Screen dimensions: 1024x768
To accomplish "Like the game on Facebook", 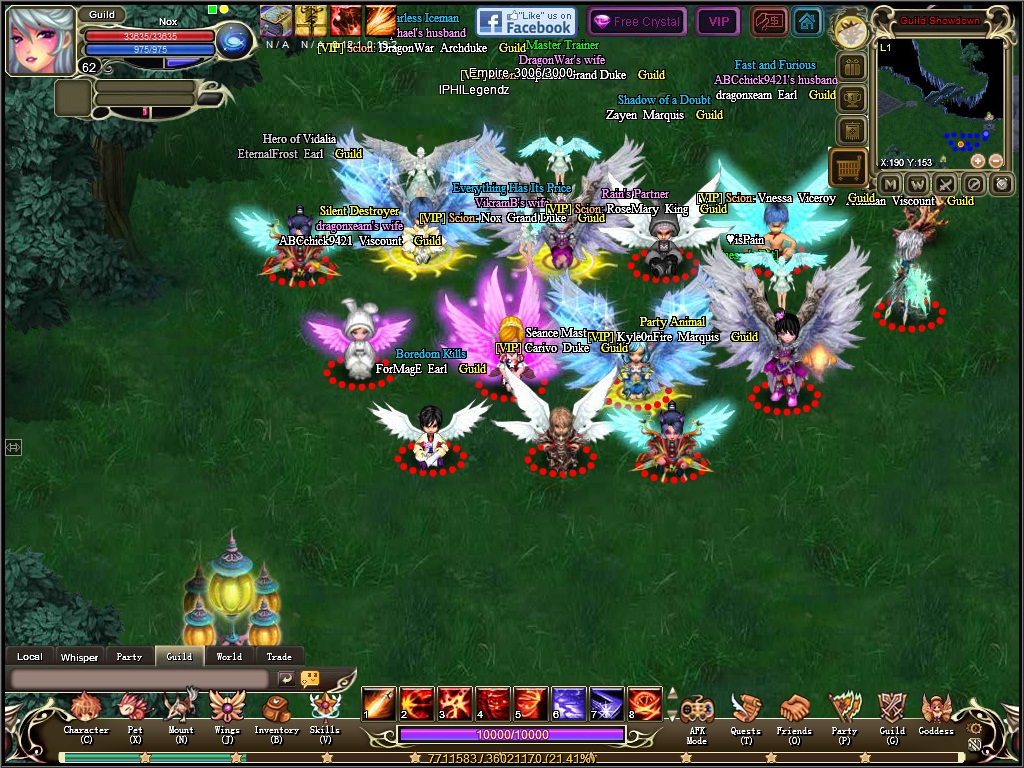I will point(525,21).
